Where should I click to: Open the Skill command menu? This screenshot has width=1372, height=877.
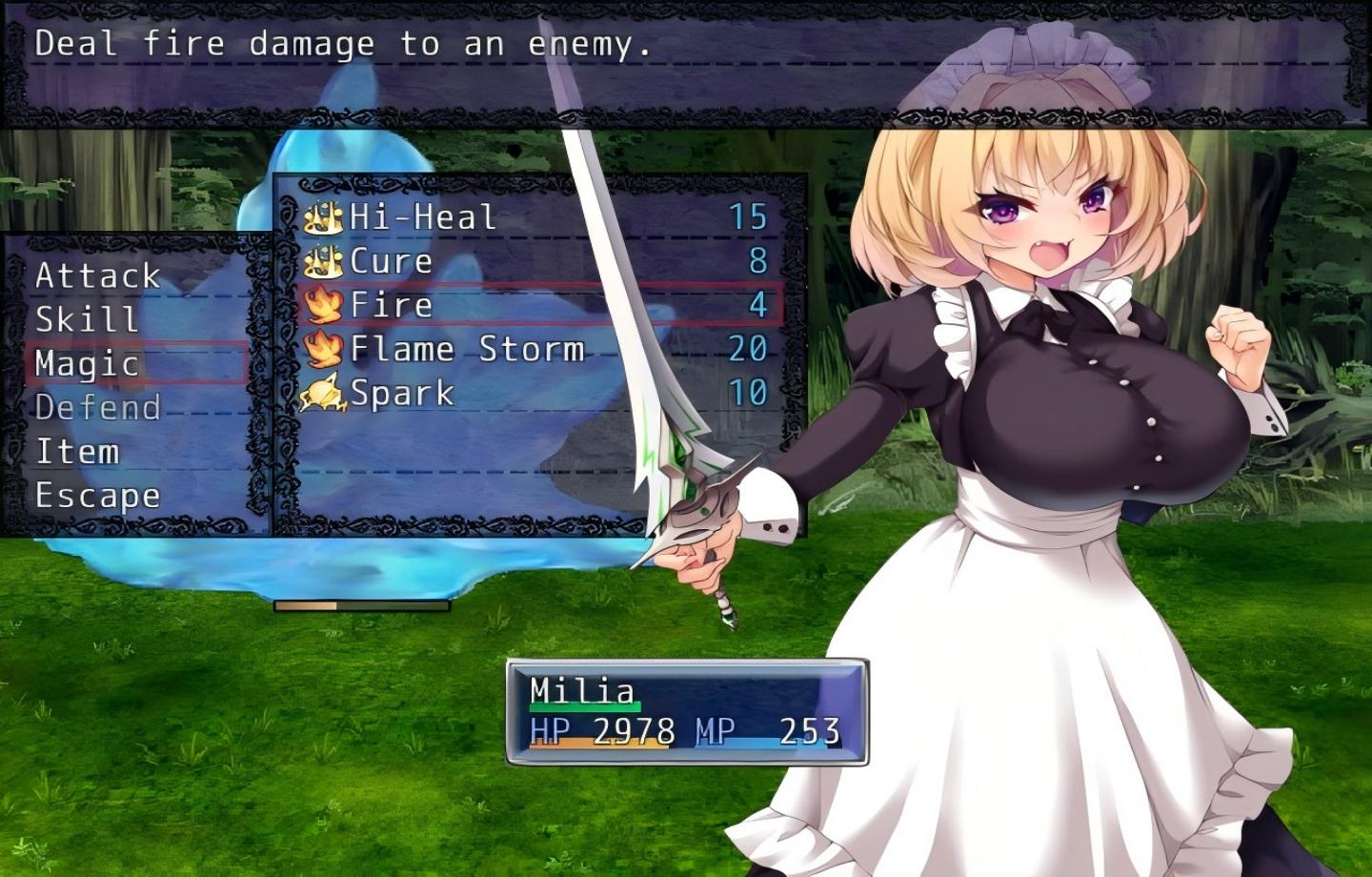87,320
